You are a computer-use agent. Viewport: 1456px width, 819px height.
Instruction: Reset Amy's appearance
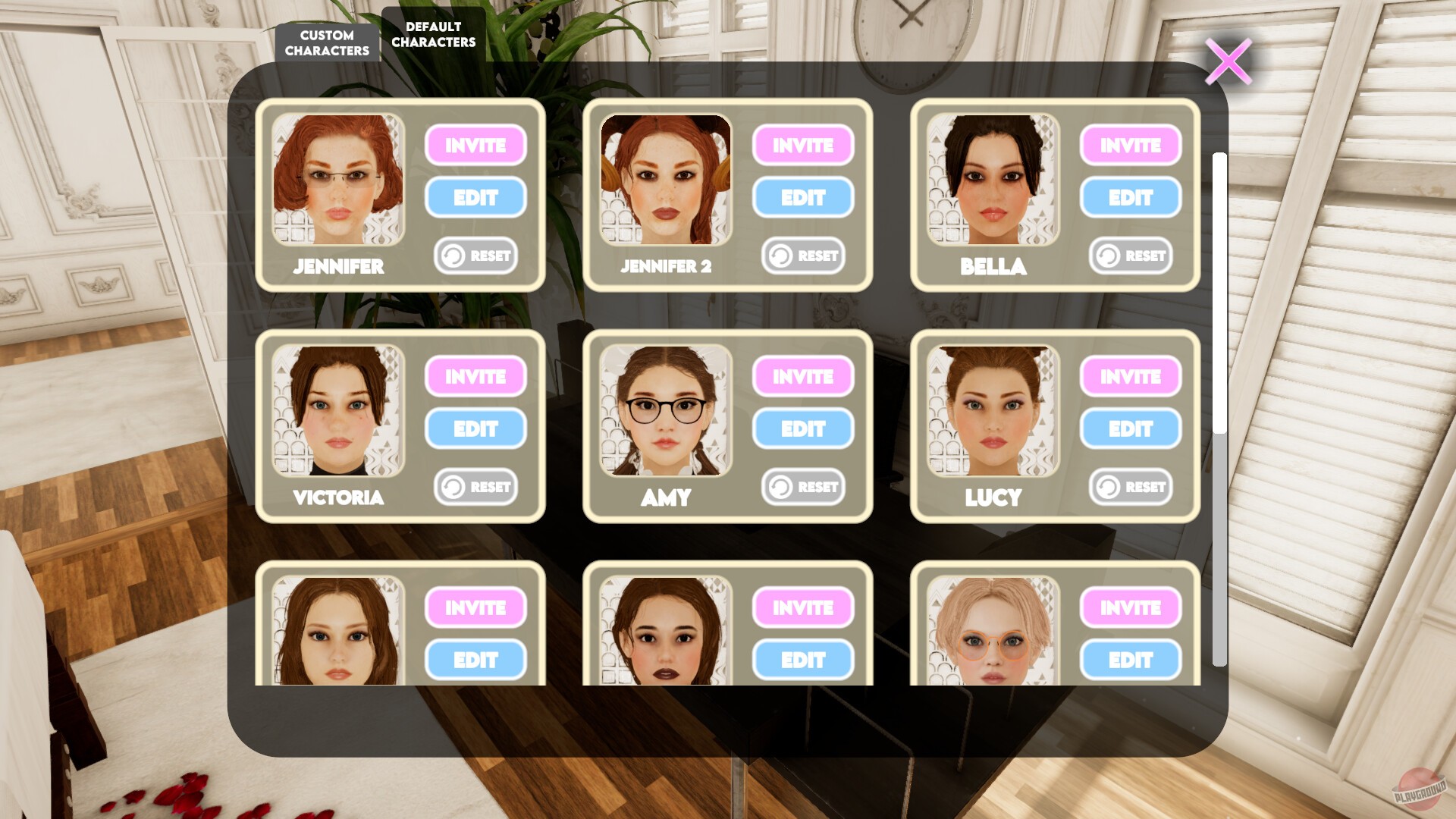(x=803, y=487)
